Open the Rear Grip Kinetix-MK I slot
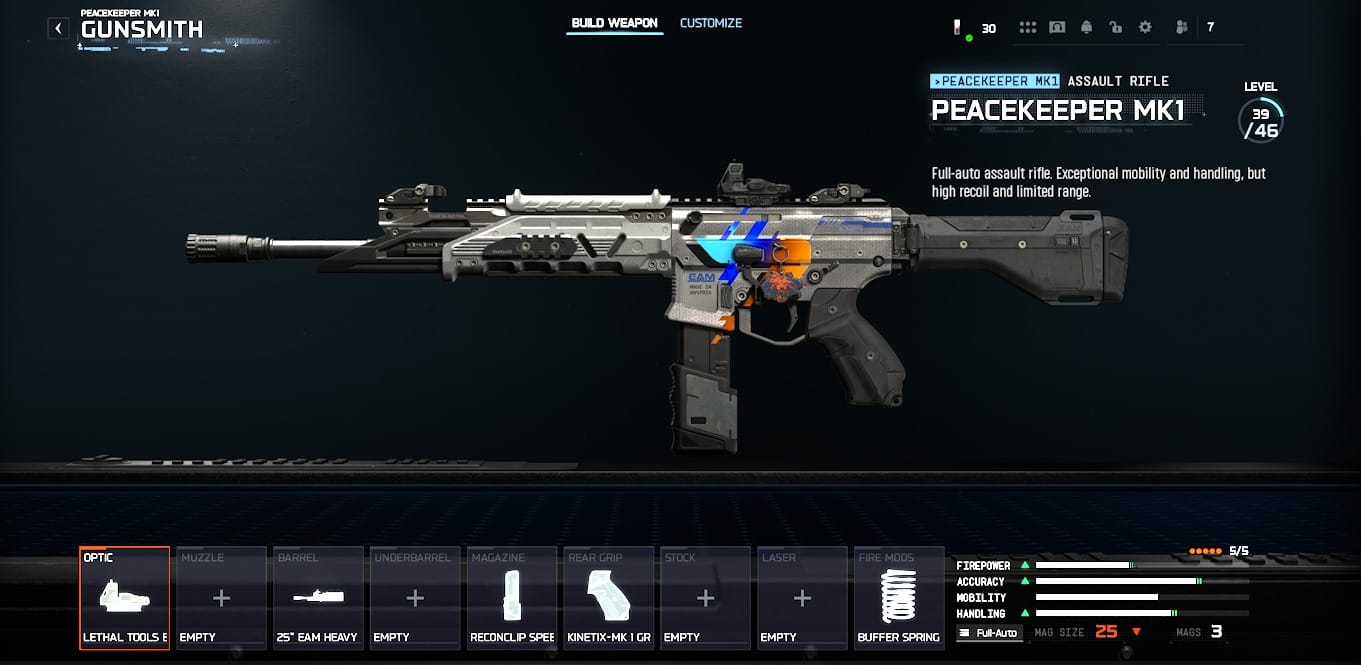This screenshot has height=665, width=1361. [x=609, y=598]
